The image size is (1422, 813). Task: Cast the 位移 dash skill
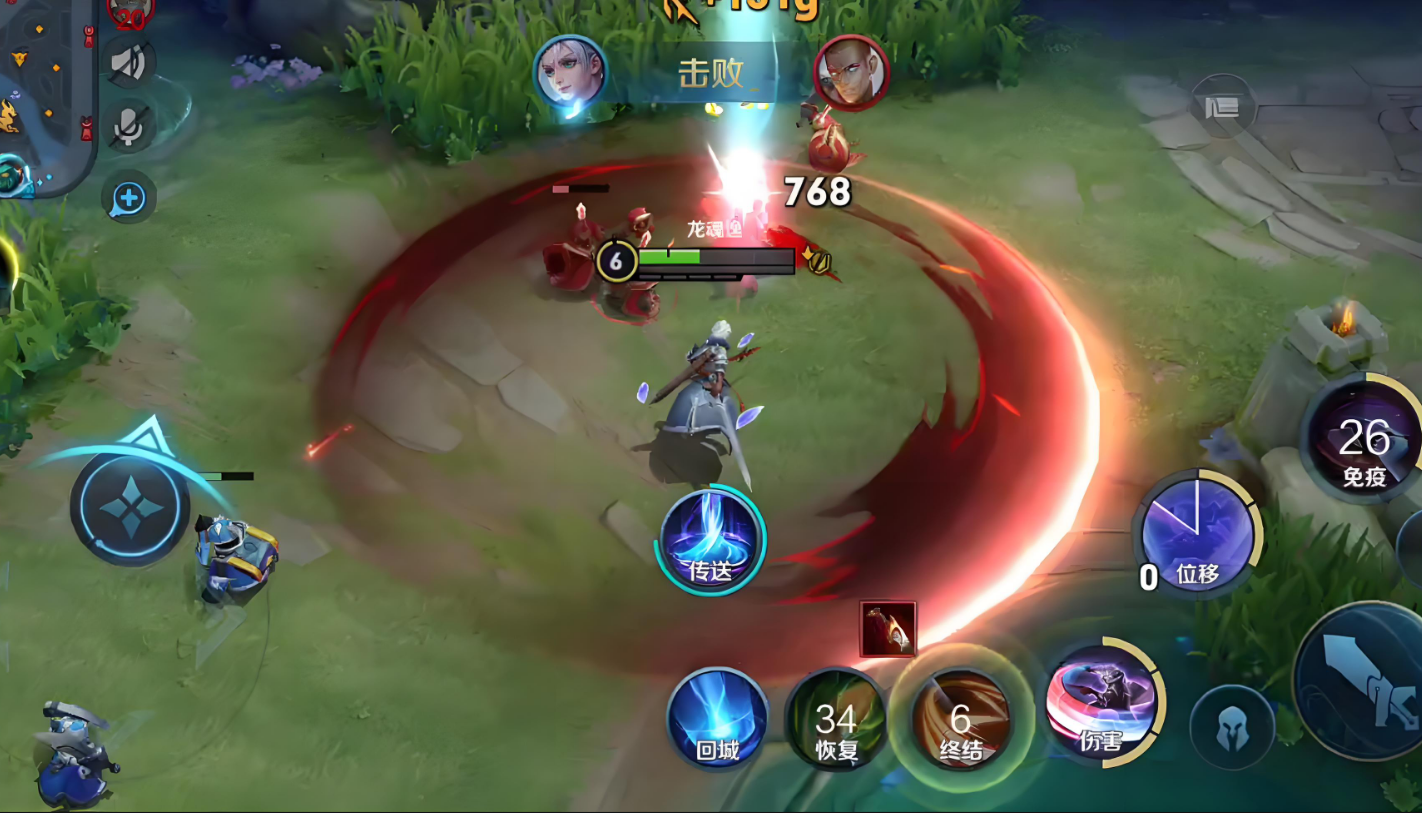pyautogui.click(x=1197, y=534)
